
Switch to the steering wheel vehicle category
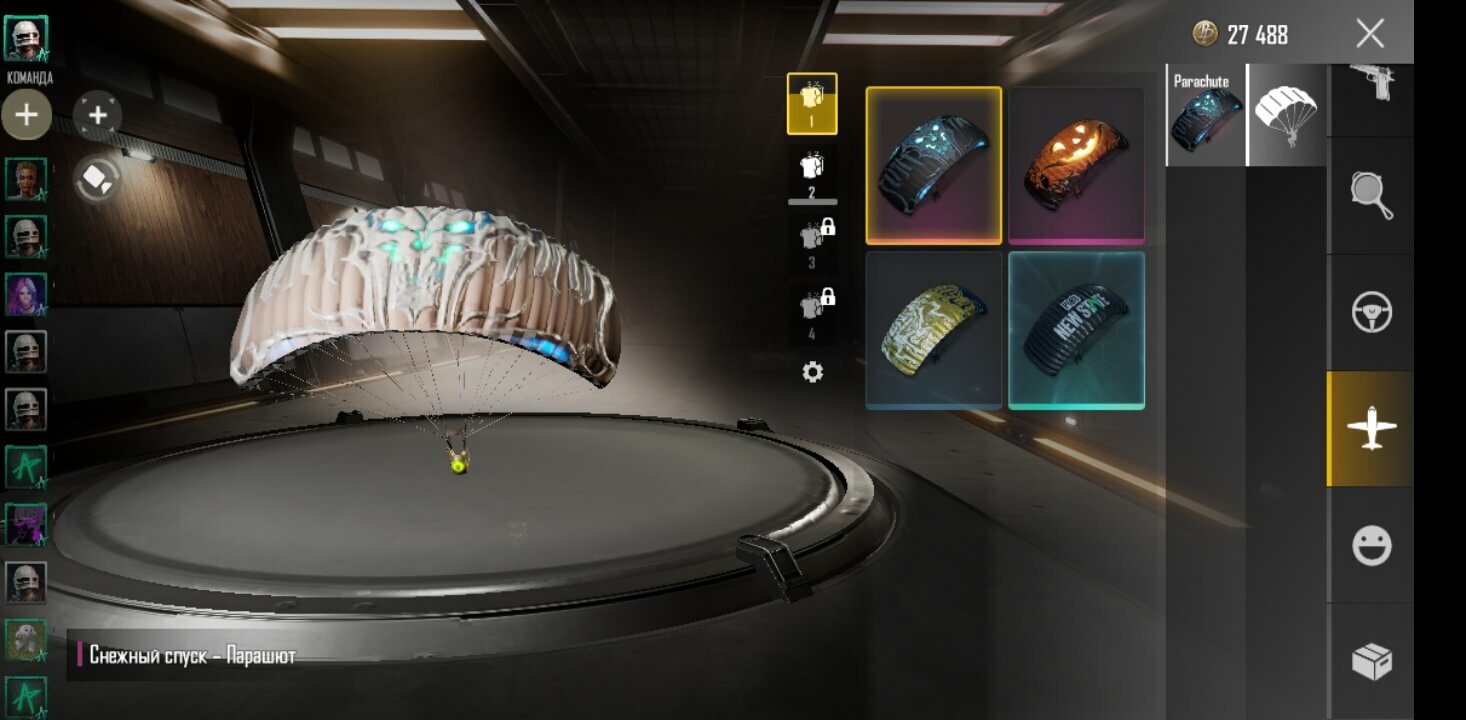click(x=1371, y=313)
